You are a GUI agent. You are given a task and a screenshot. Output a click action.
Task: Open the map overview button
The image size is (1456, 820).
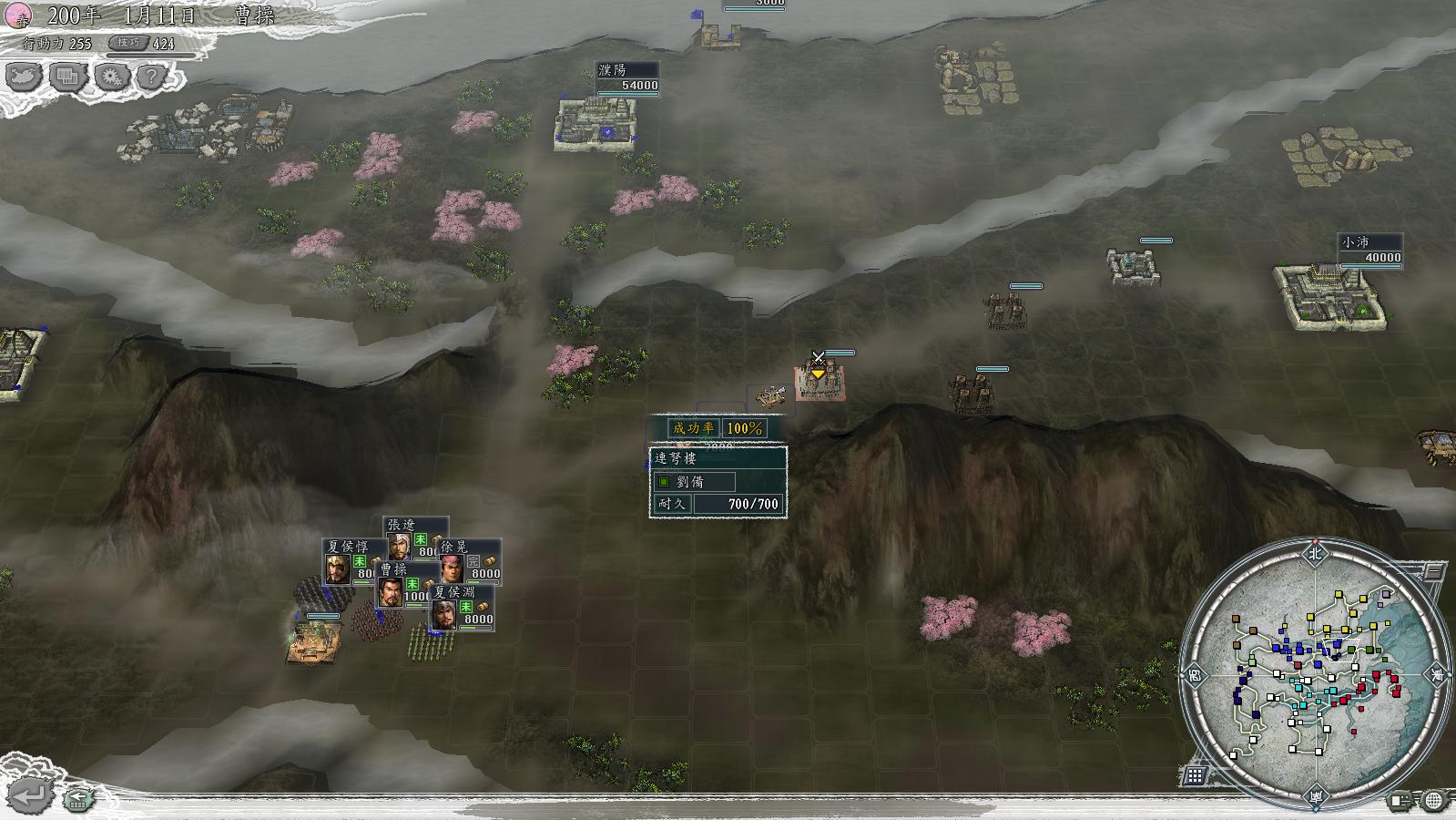click(24, 77)
